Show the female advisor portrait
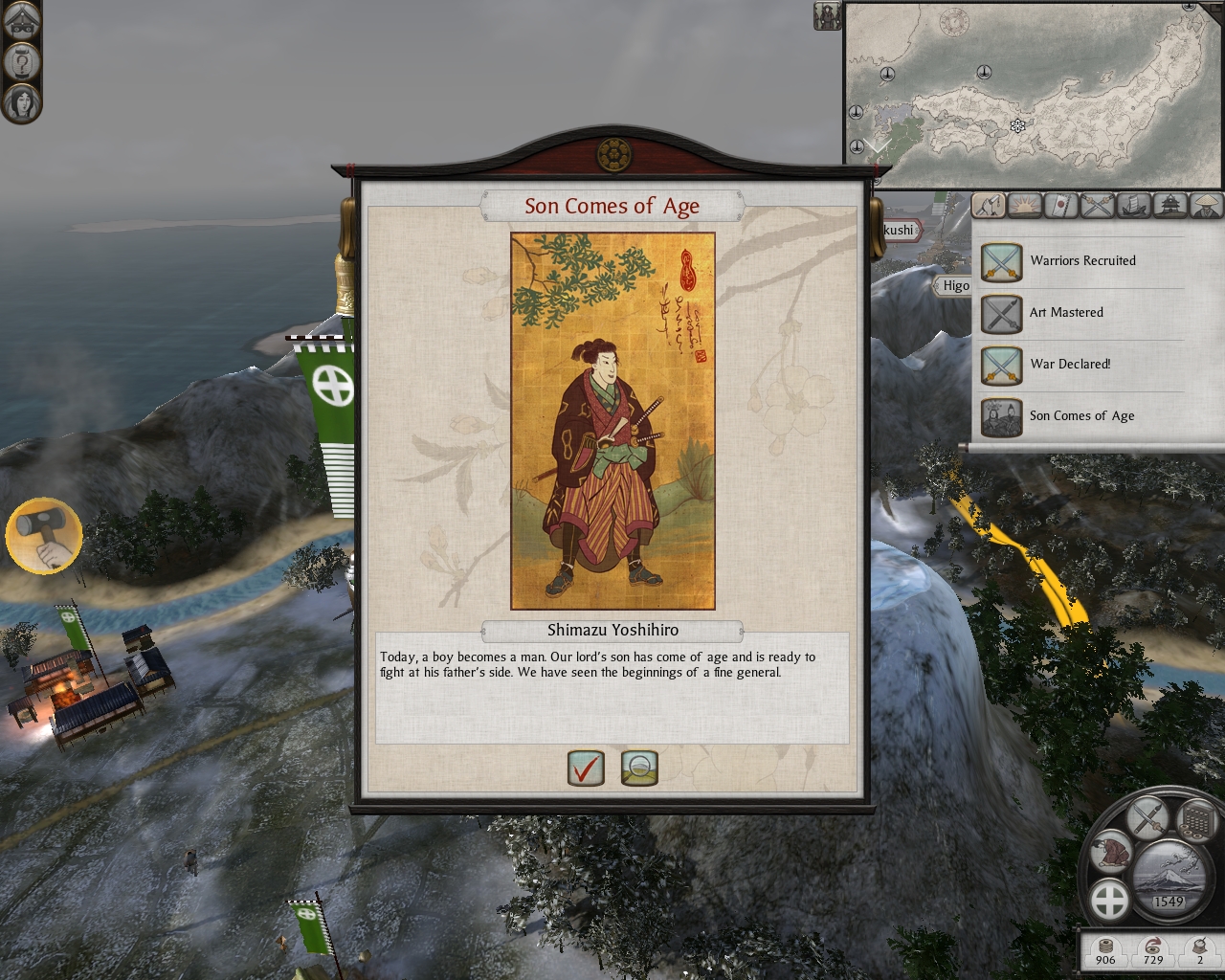The height and width of the screenshot is (980, 1225). 21,101
